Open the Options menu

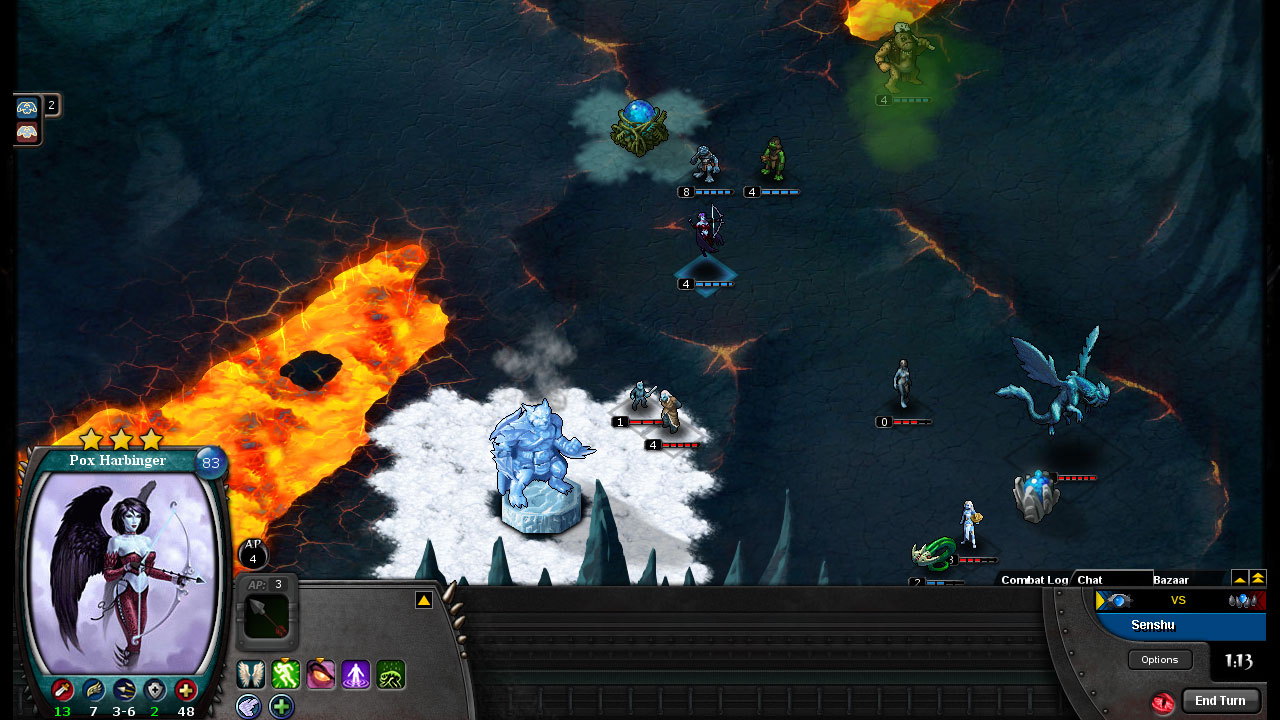1159,659
